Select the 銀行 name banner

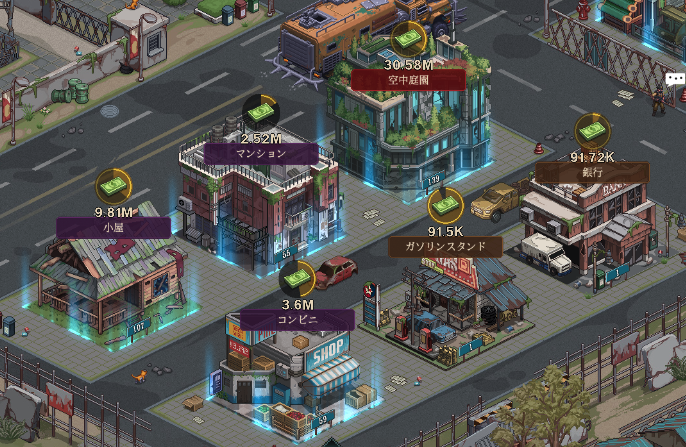[x=592, y=172]
